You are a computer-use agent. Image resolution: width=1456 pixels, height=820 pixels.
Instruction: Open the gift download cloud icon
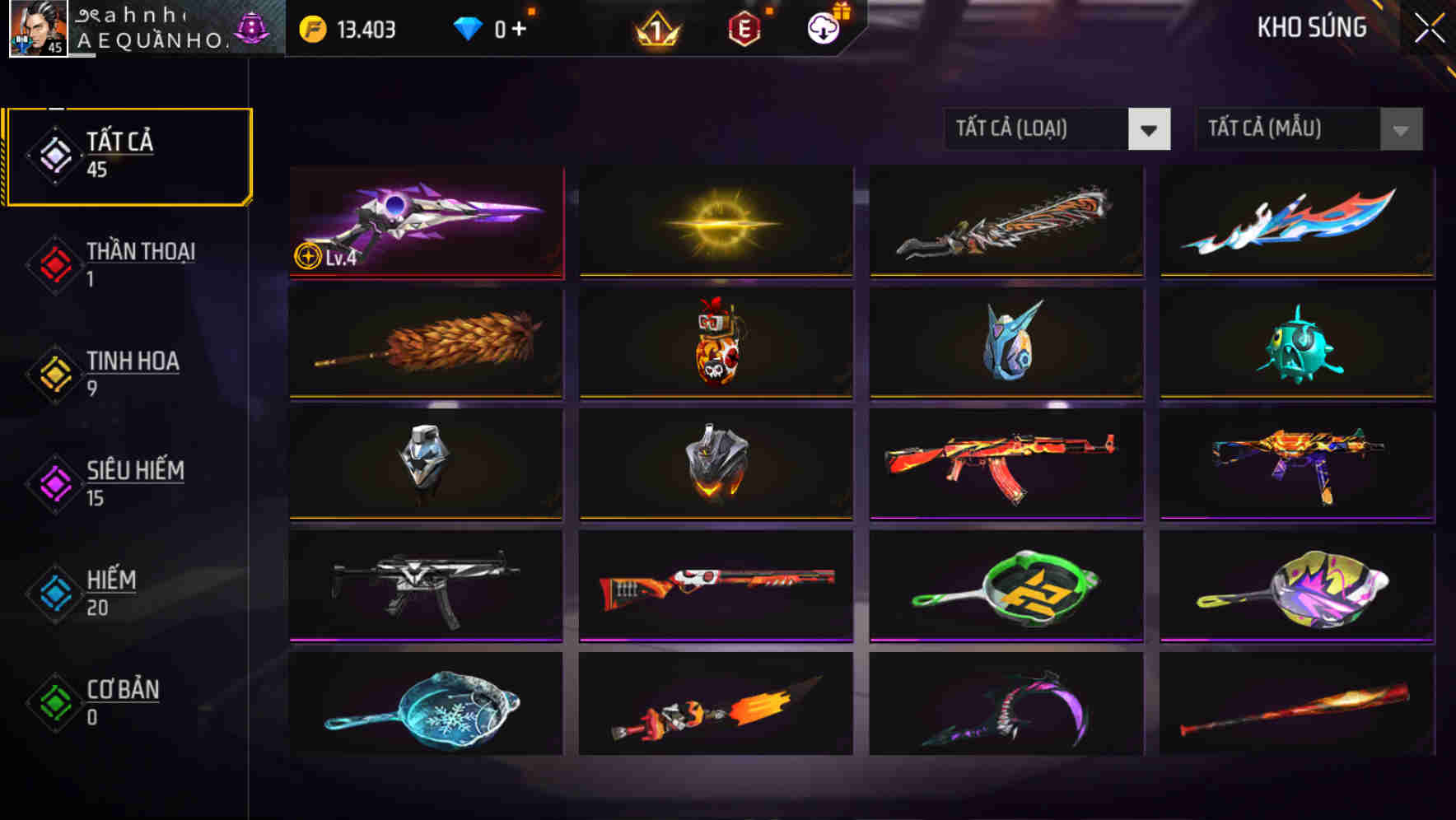[x=822, y=28]
